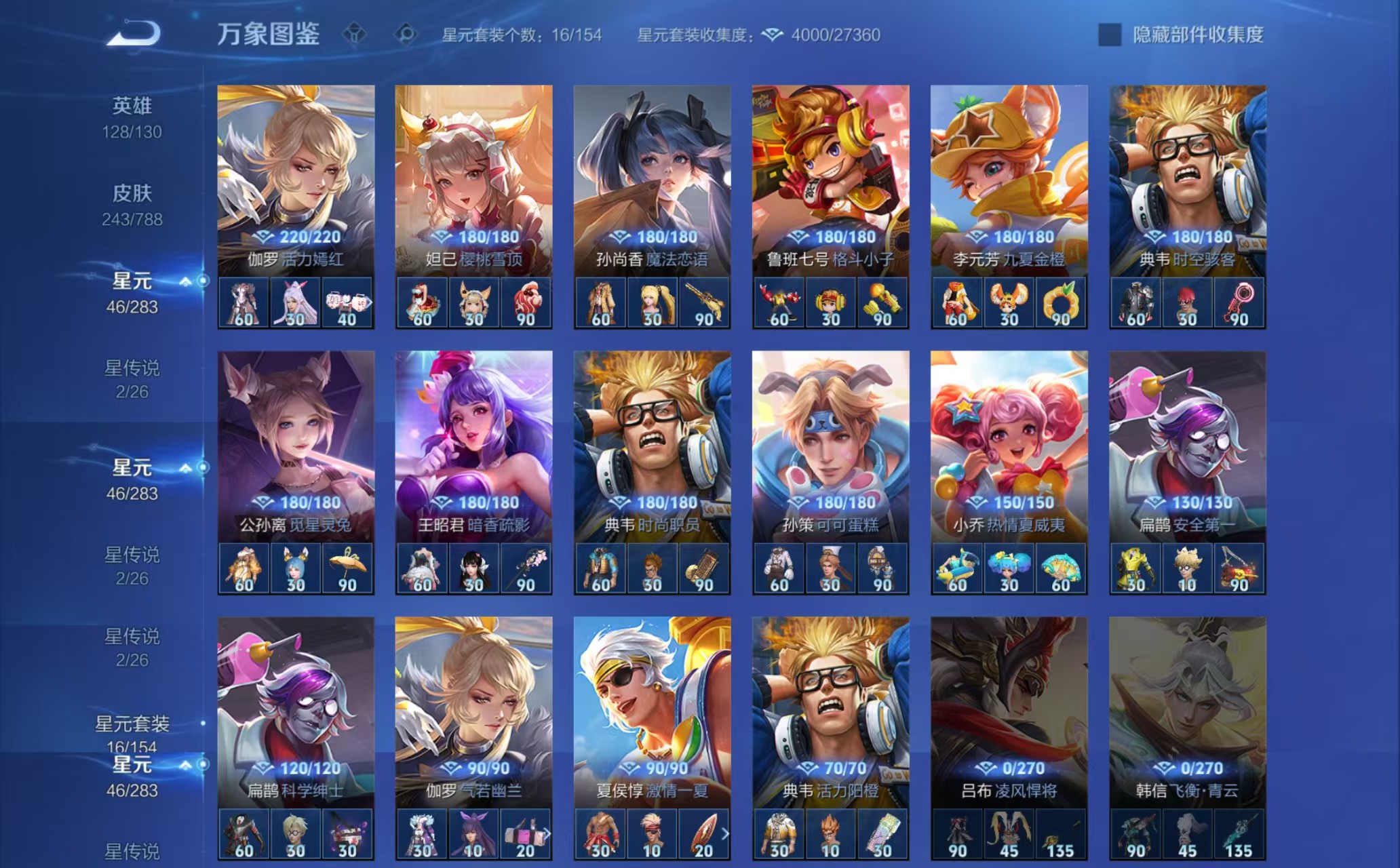Click the 220/220 progress bar on 伽罗 活力嫣红
The image size is (1400, 868).
(x=294, y=238)
